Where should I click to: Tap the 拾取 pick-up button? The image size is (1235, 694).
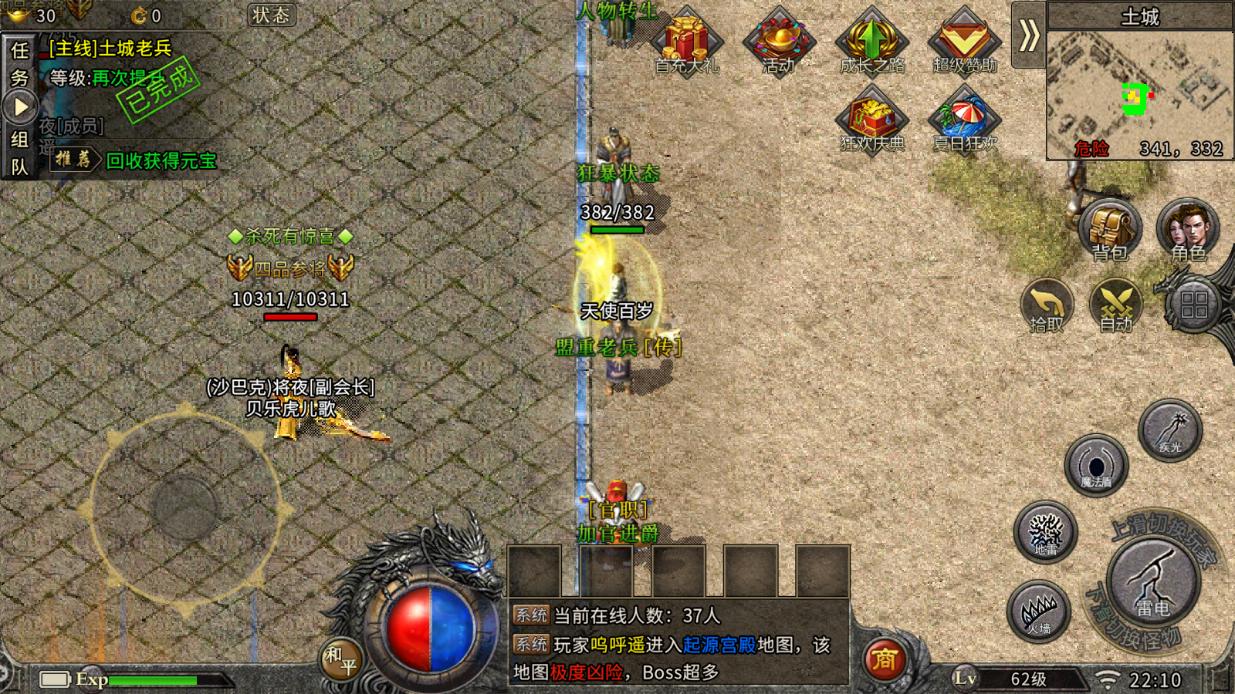(x=1046, y=304)
